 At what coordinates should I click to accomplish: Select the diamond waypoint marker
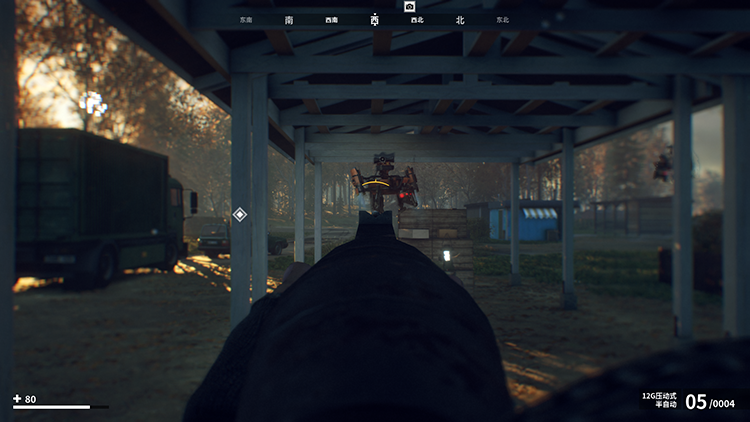[239, 214]
